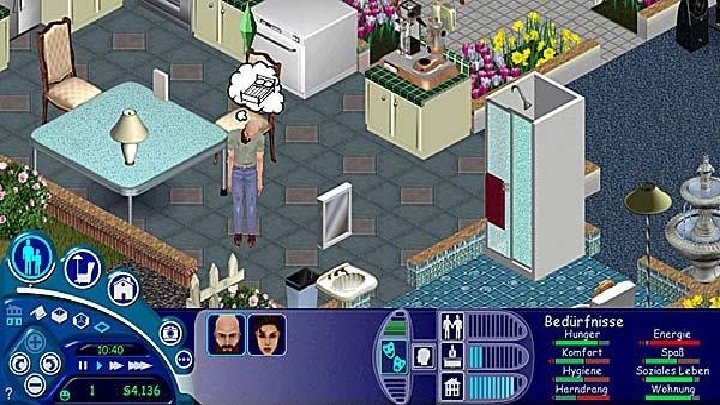Viewport: 720px width, 405px height.
Task: Open Build mode with the house icon
Action: pyautogui.click(x=122, y=288)
